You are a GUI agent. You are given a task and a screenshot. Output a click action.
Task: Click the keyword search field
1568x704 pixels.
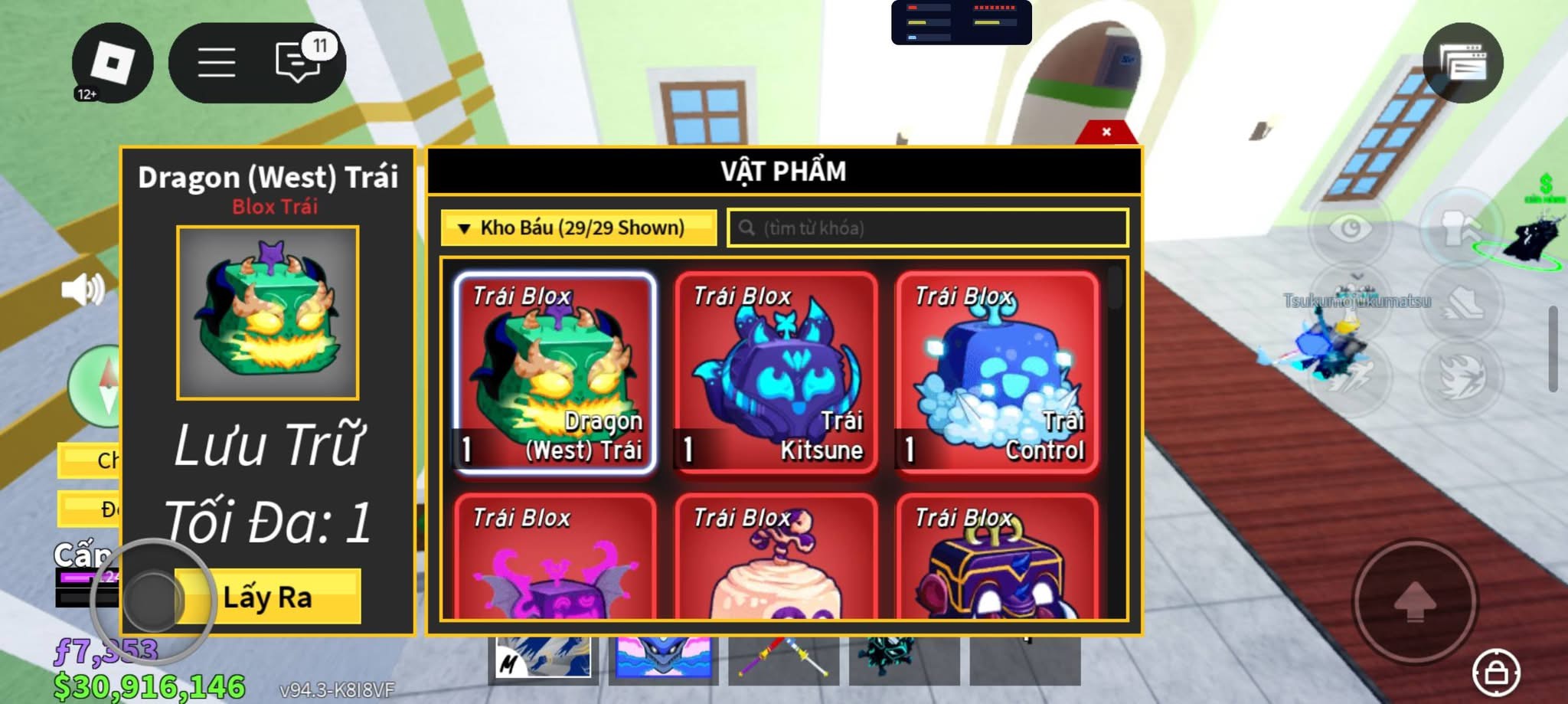tap(928, 228)
